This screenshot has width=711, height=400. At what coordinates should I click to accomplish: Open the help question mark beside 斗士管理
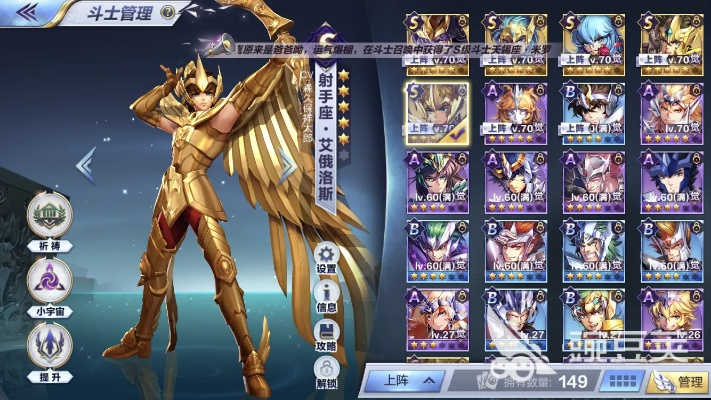tap(167, 13)
